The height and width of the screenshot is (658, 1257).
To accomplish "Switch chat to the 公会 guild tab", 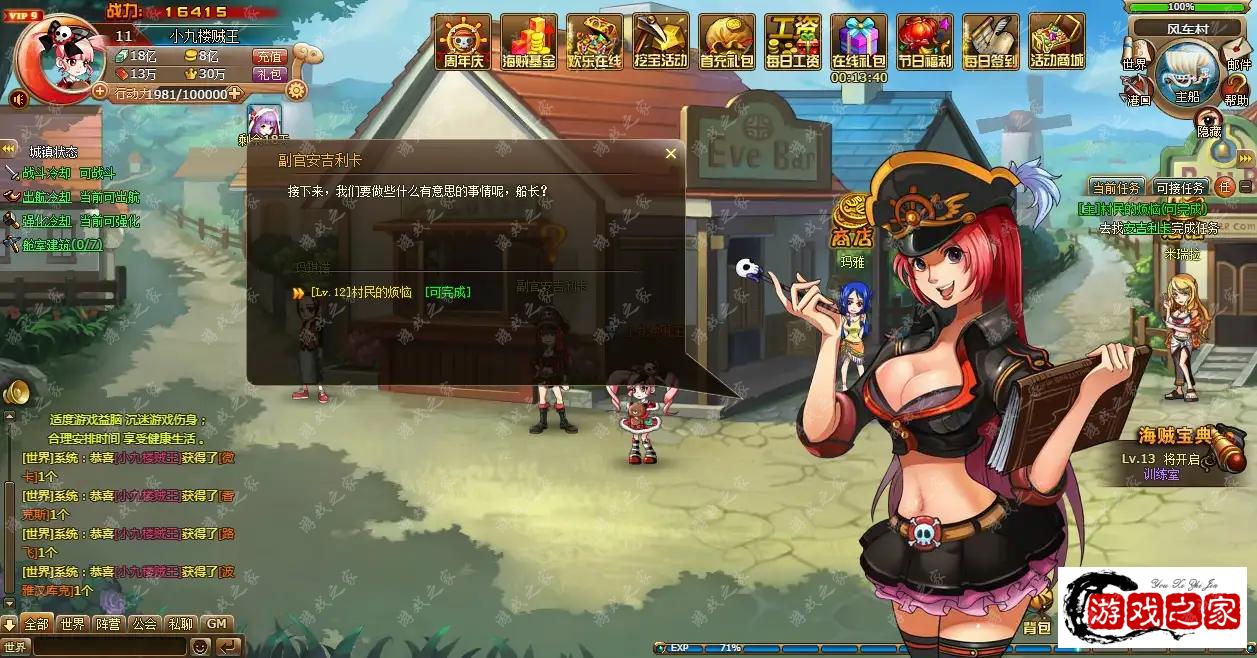I will click(x=145, y=624).
